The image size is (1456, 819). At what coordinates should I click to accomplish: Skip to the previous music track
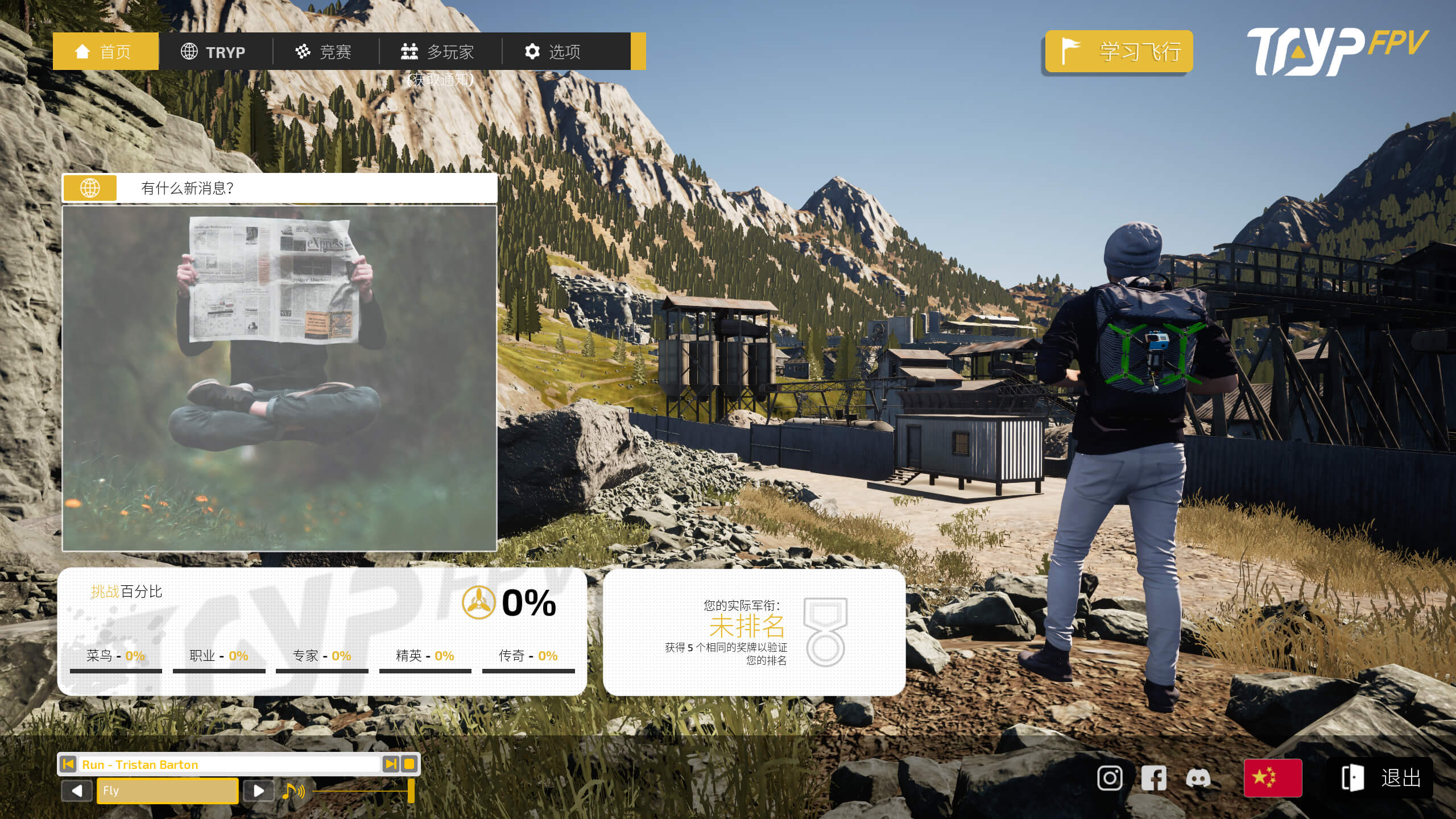coord(68,764)
